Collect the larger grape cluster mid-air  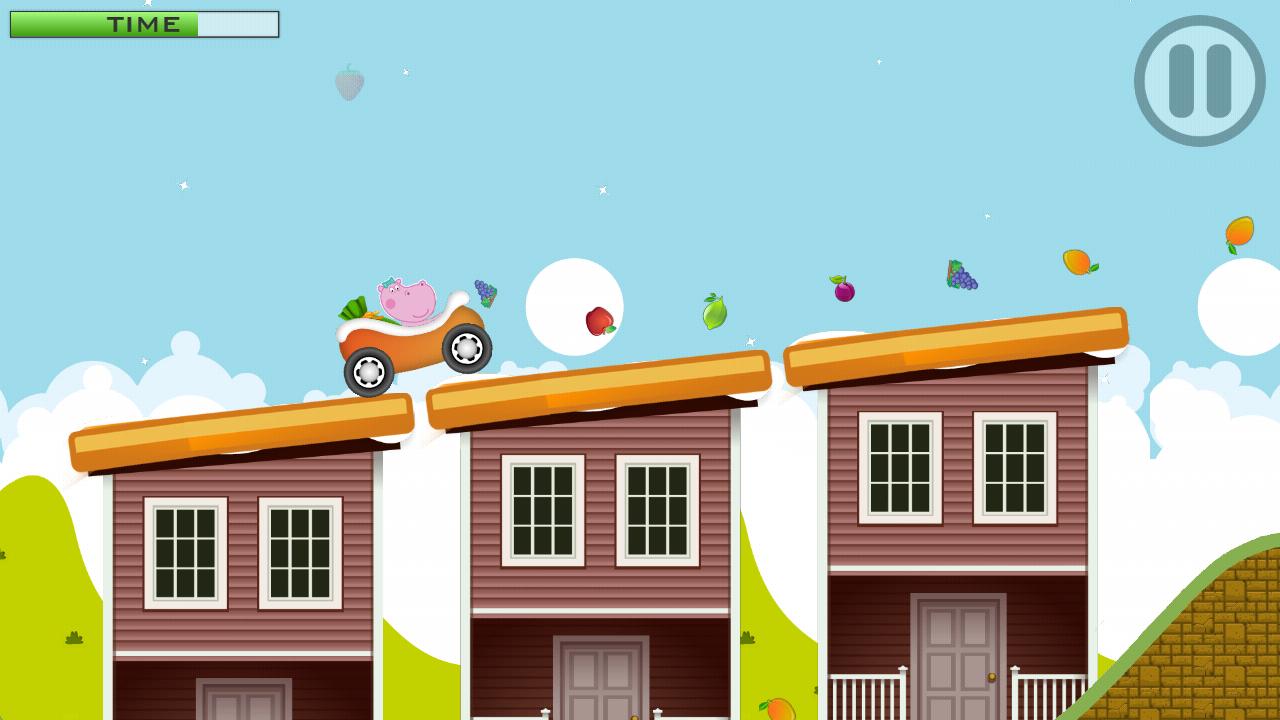(x=959, y=274)
